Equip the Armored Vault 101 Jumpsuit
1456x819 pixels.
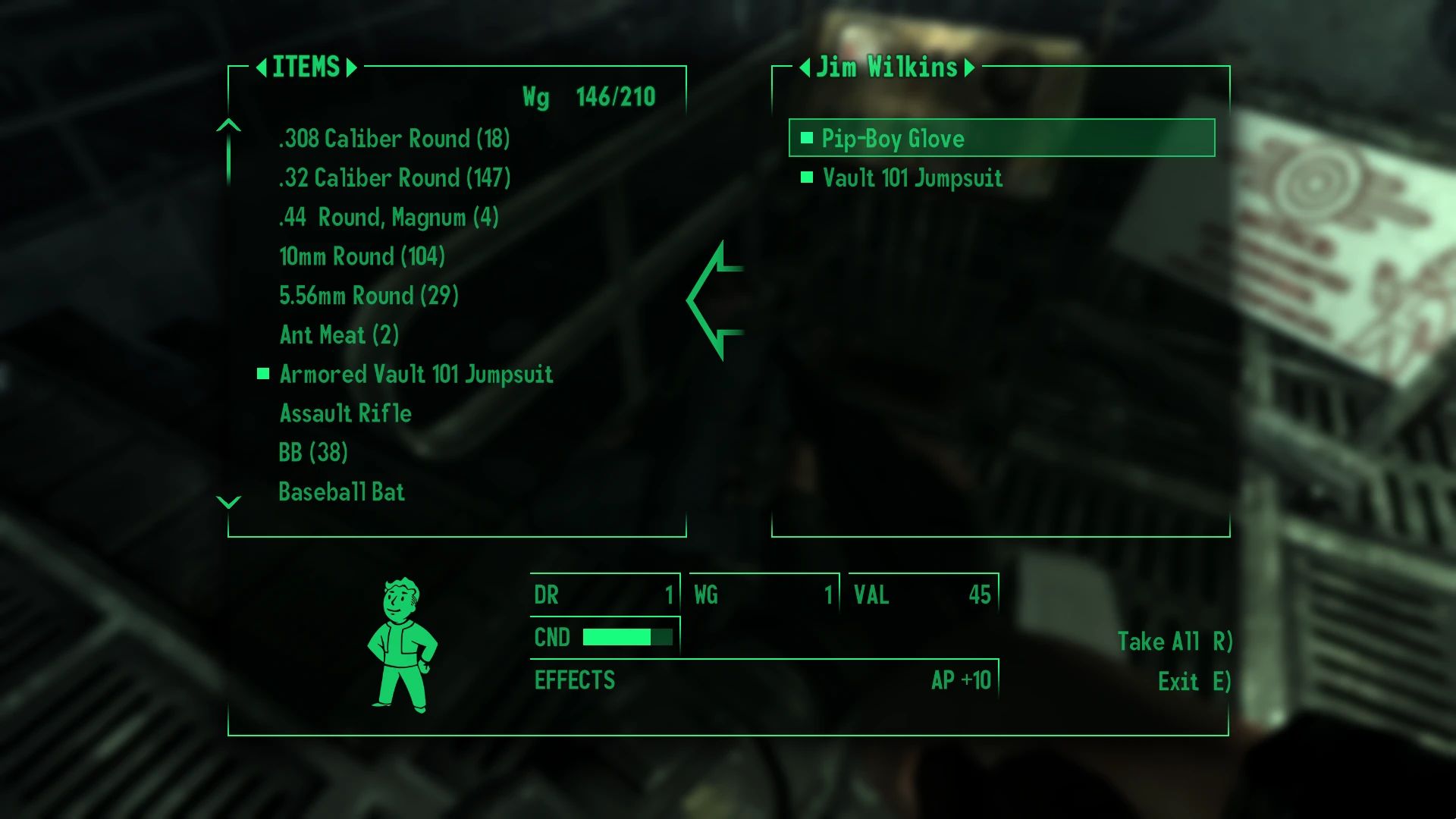click(416, 374)
